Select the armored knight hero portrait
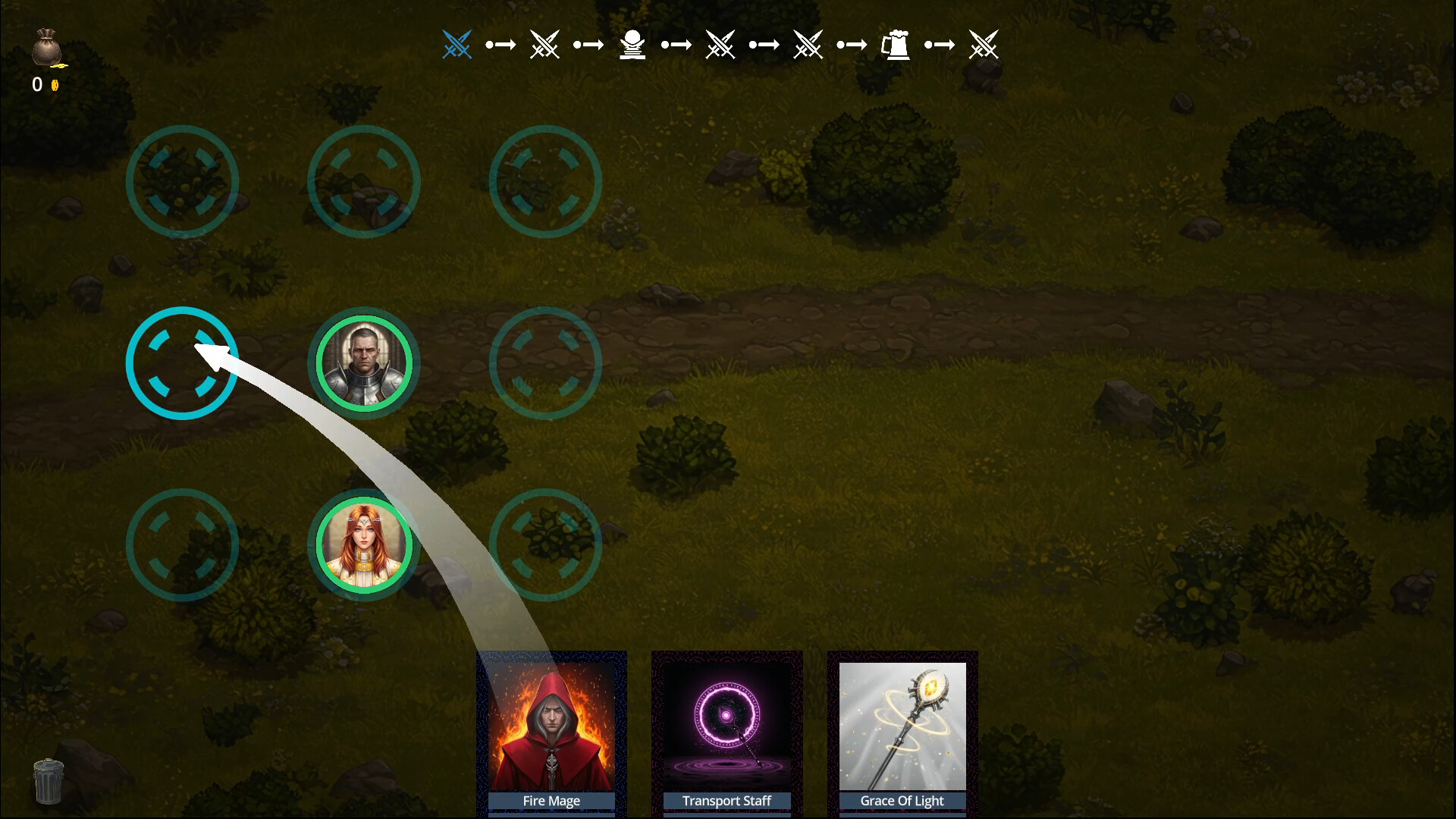Image resolution: width=1456 pixels, height=819 pixels. tap(363, 362)
